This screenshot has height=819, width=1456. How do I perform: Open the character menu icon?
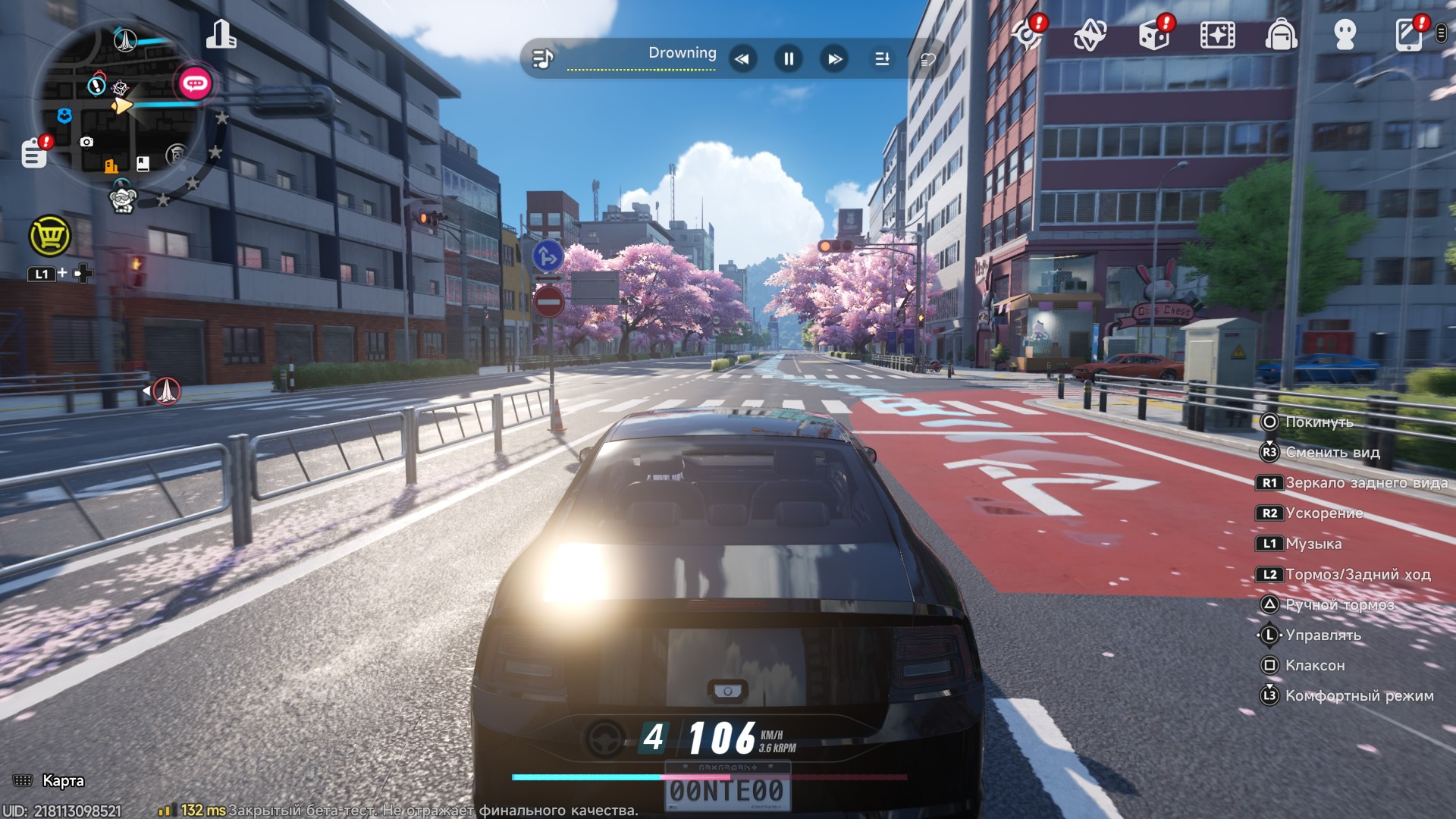[1345, 35]
